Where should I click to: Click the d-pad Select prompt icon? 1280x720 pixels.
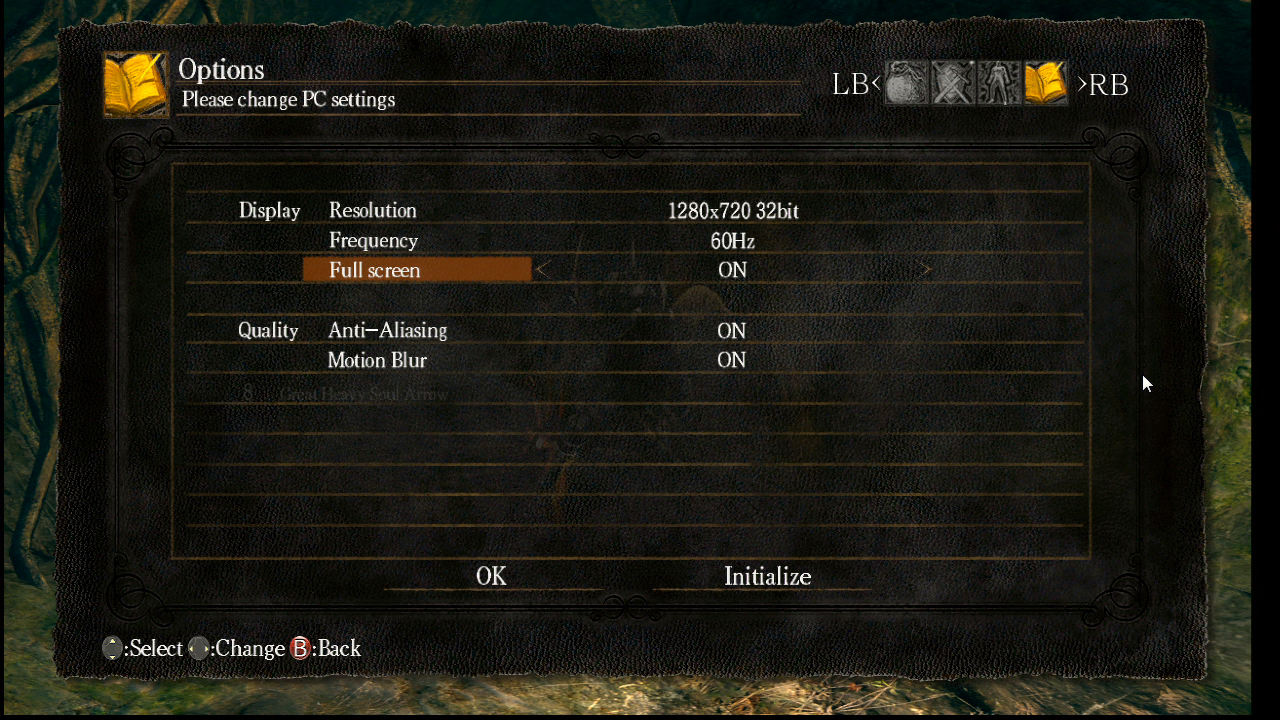click(112, 648)
